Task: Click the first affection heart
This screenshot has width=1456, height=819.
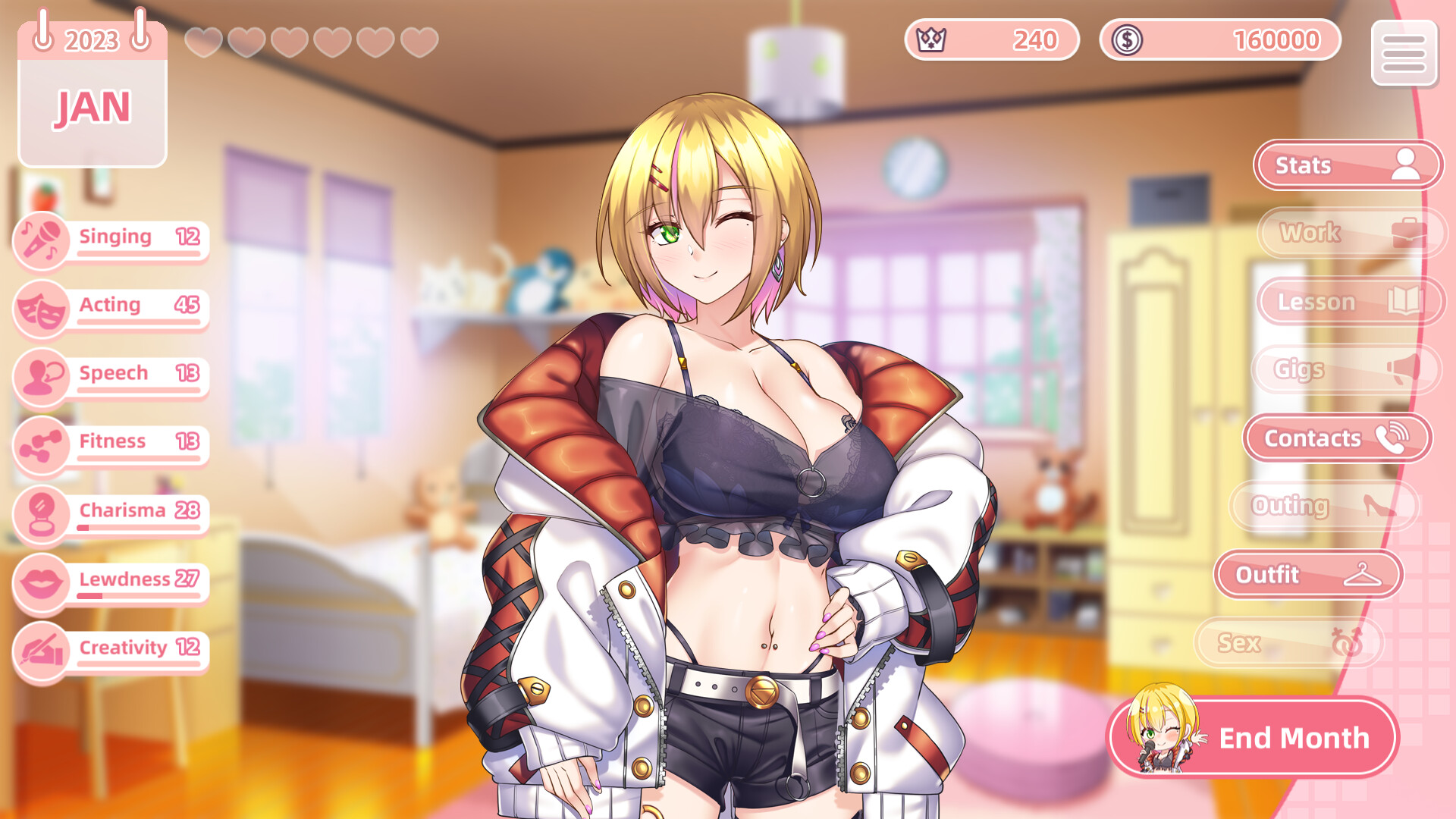Action: coord(203,41)
